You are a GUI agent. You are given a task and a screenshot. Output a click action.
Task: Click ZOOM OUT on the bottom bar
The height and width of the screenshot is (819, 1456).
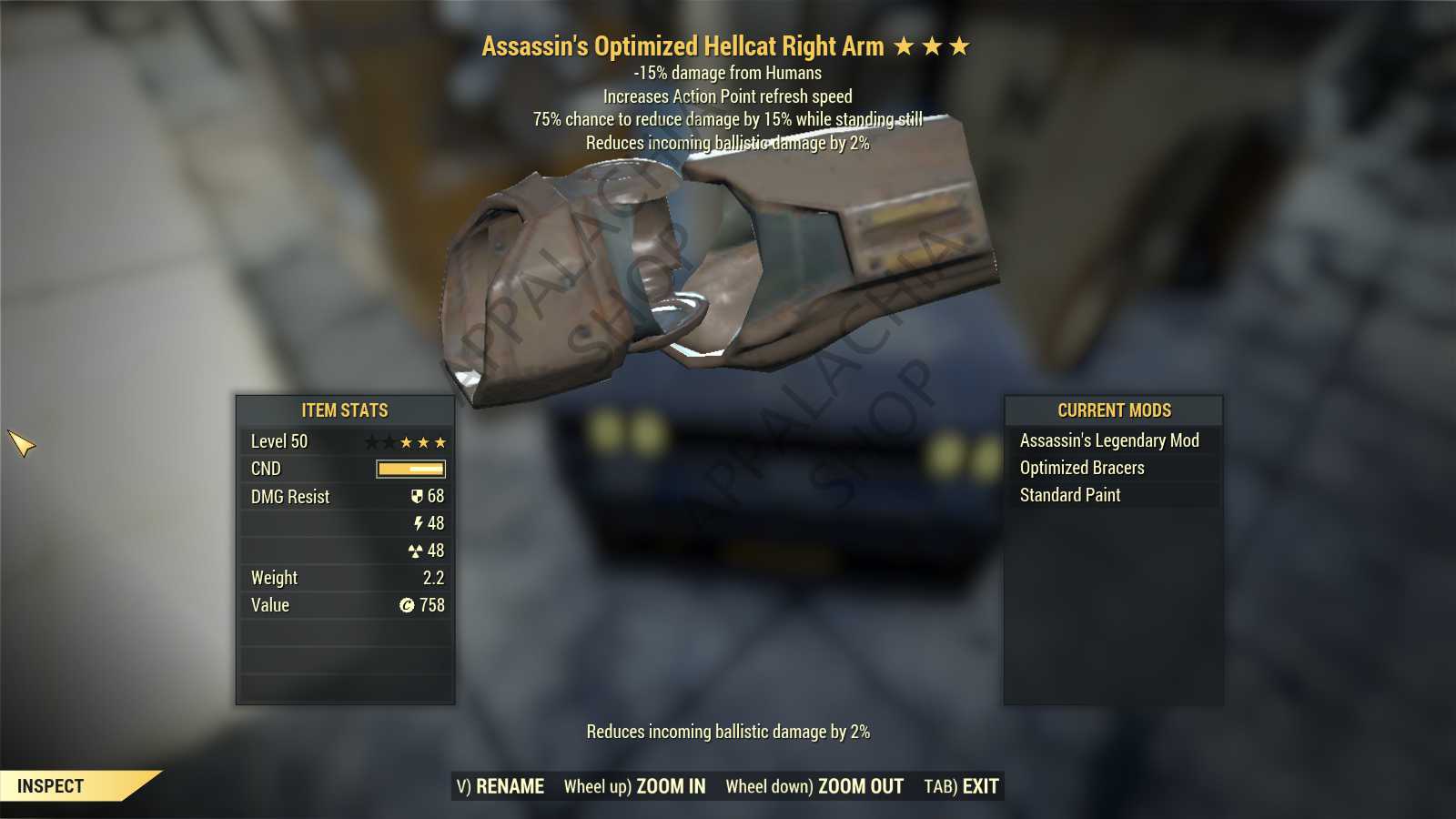coord(814,786)
